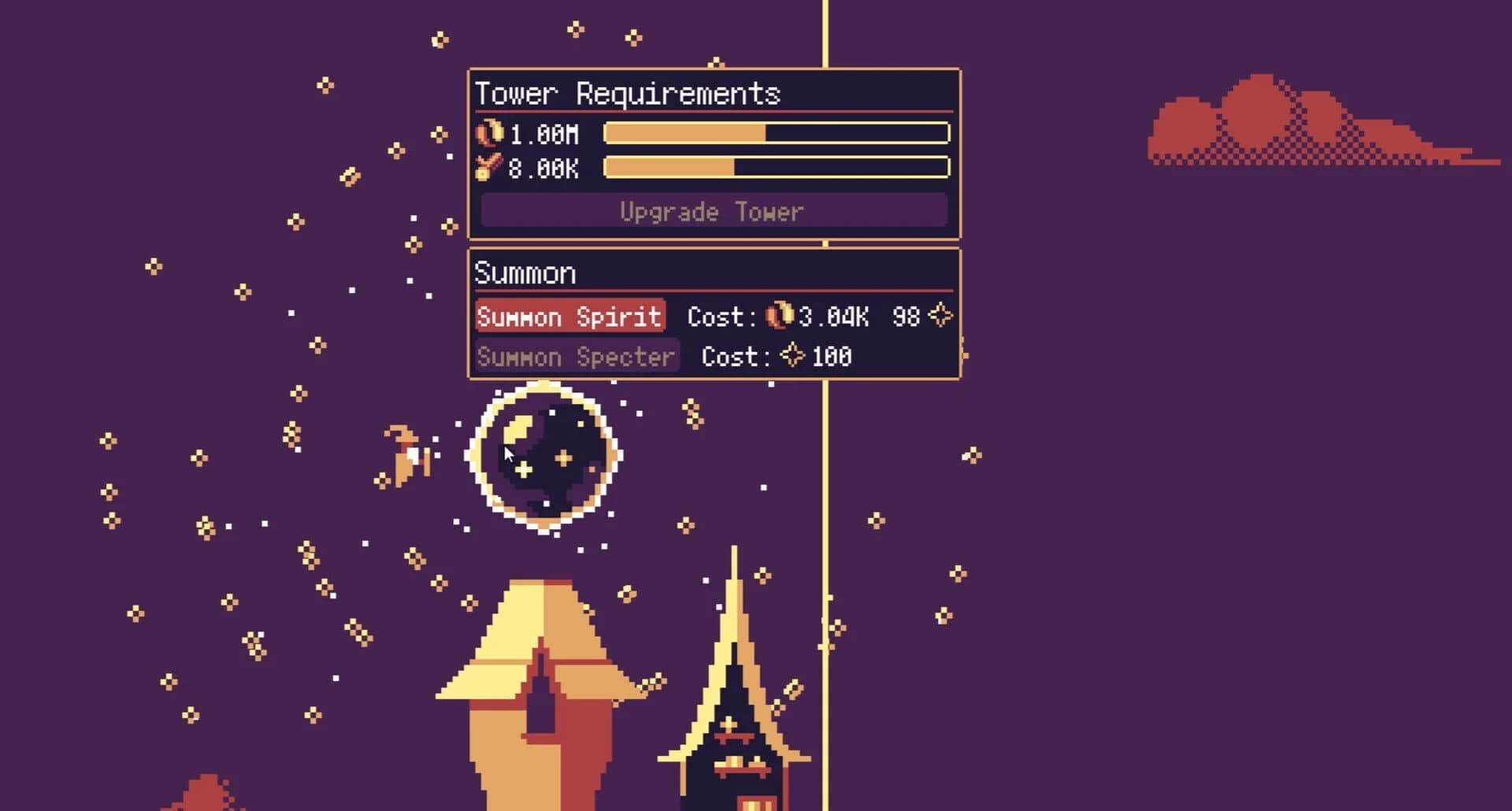Enable the highlighted Summon Spirit selection
Image resolution: width=1512 pixels, height=811 pixels.
569,317
